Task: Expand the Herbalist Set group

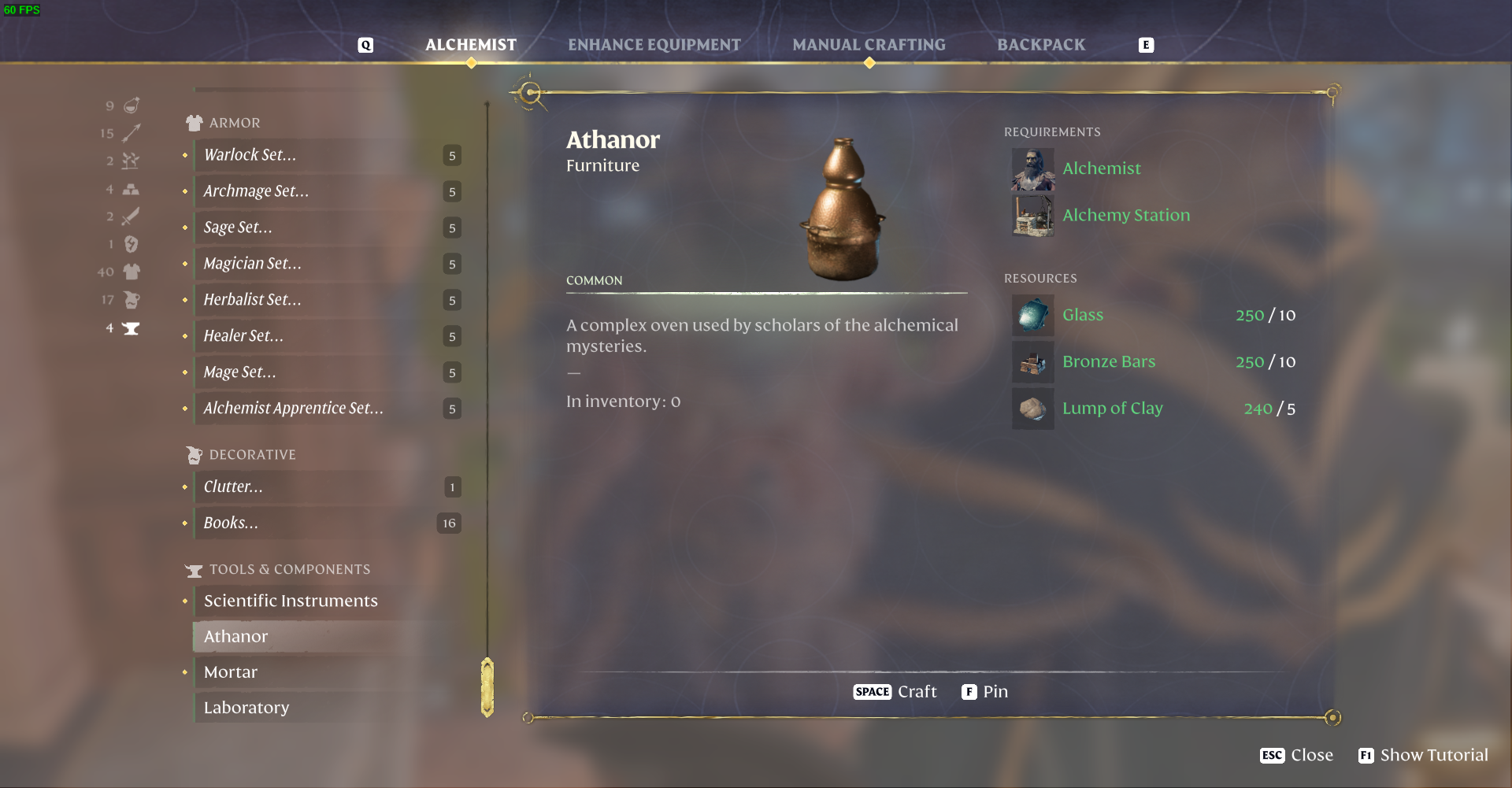Action: (x=252, y=300)
